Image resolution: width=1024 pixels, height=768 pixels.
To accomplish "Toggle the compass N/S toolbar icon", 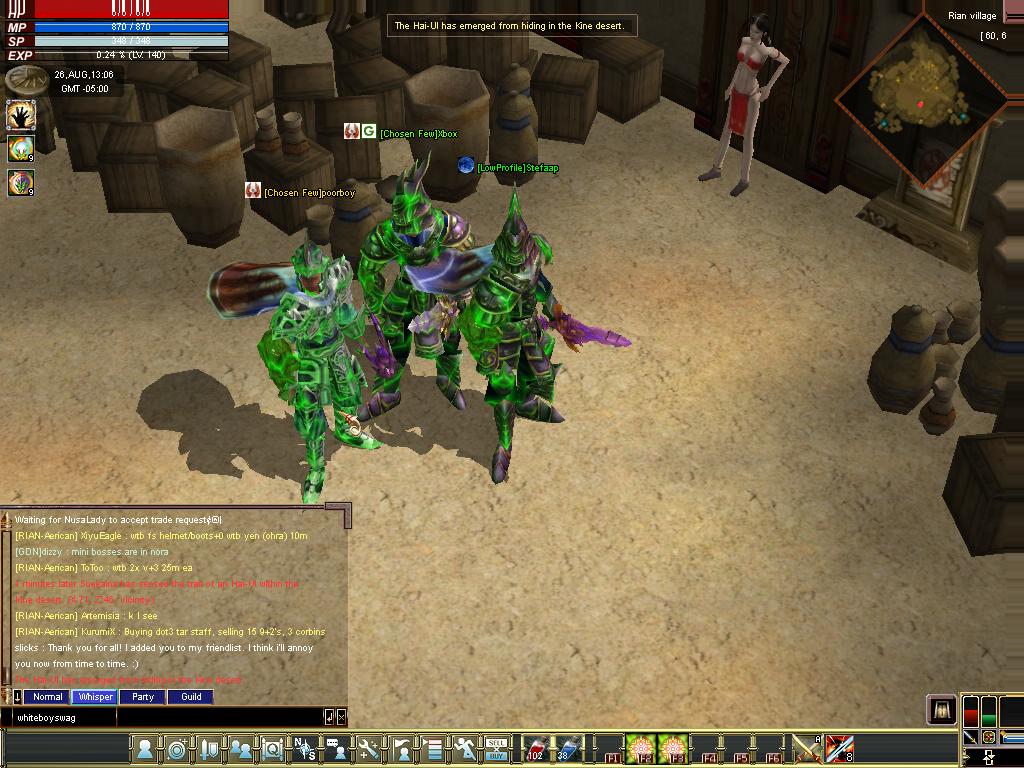I will [x=305, y=748].
